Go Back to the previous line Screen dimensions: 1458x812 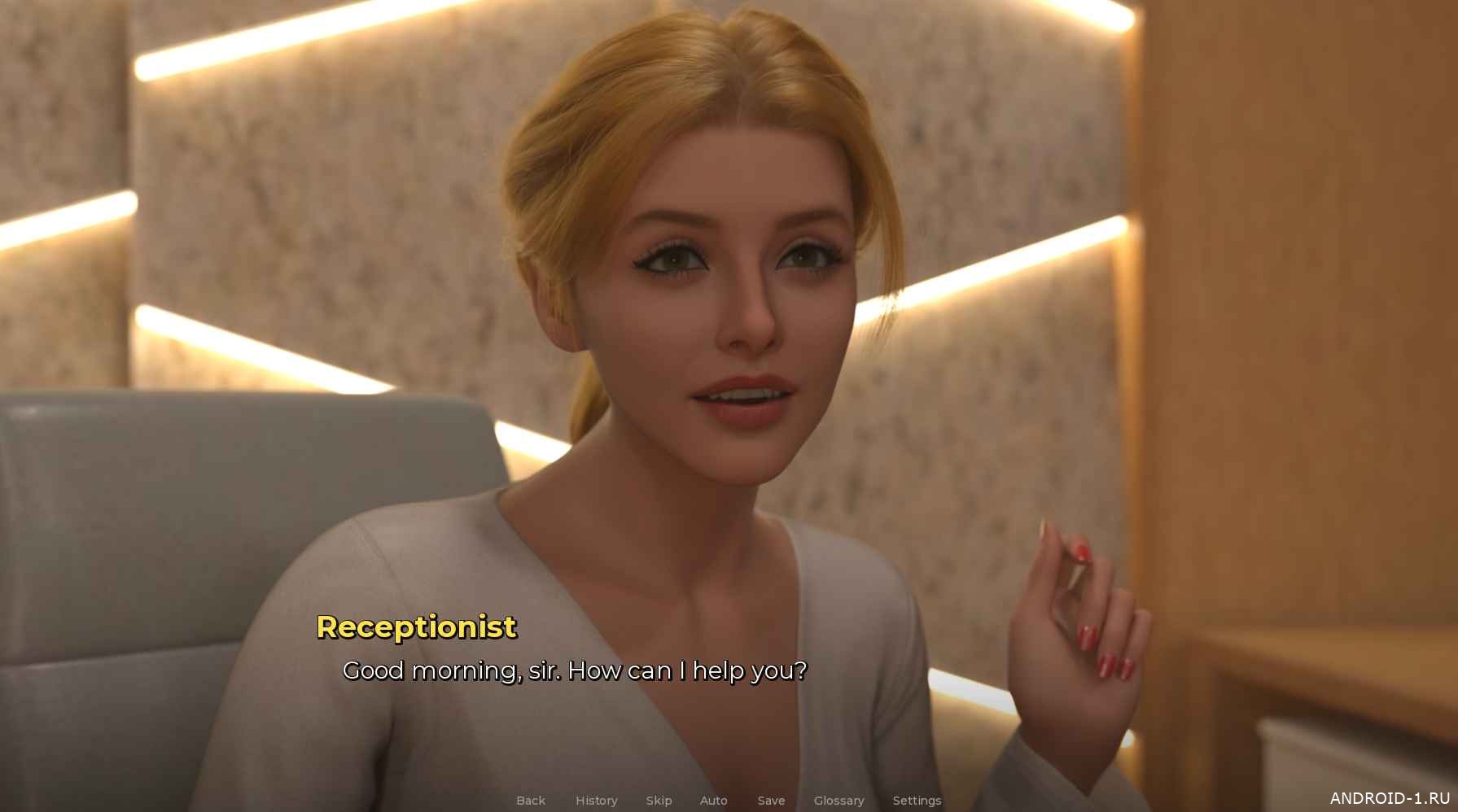531,801
